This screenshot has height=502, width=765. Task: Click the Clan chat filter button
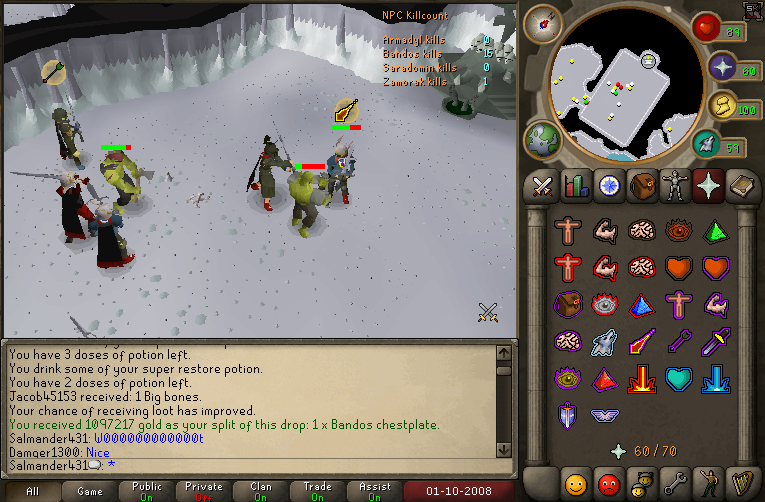261,491
